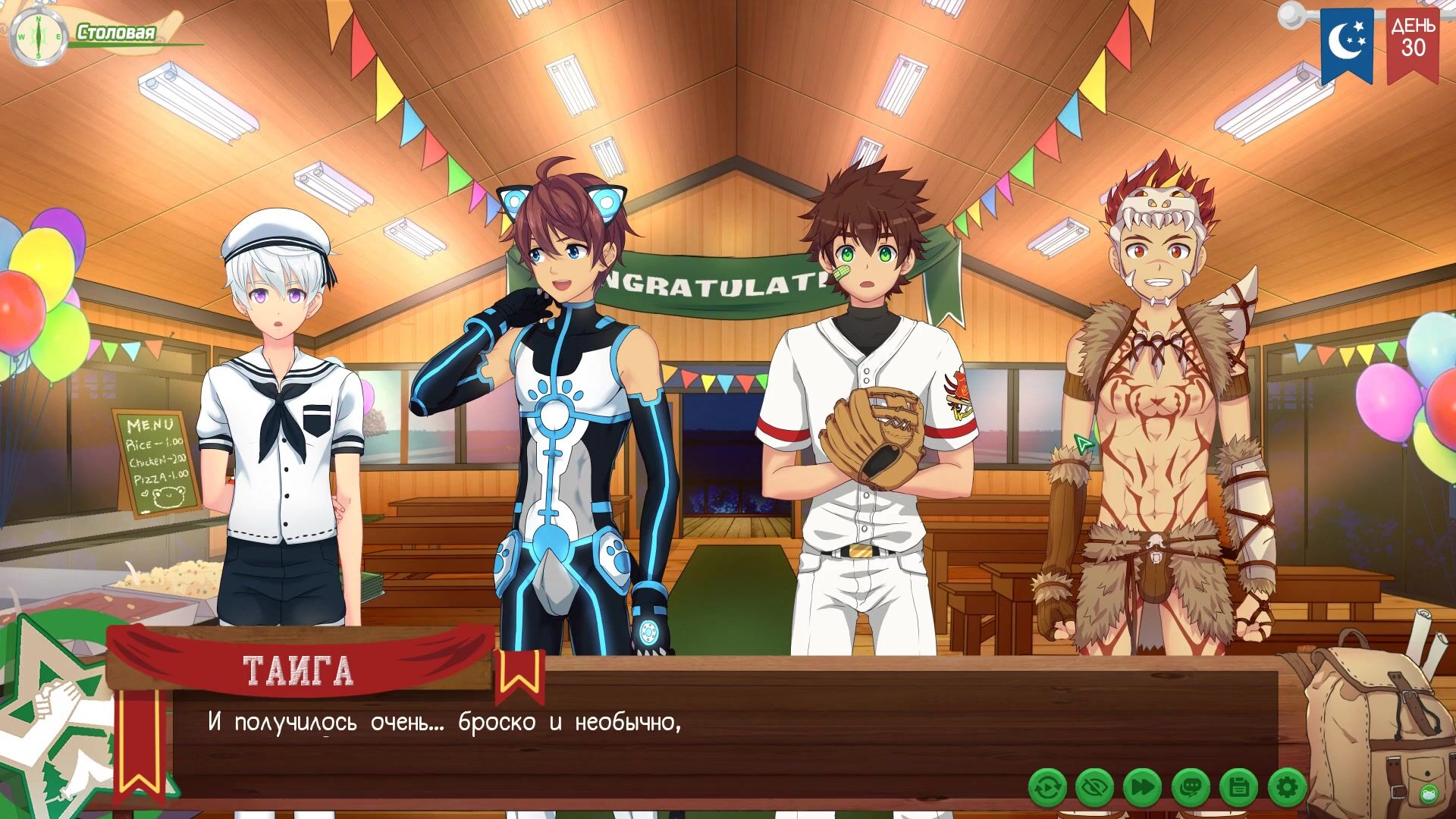This screenshot has height=819, width=1456.
Task: Open the save menu with the floppy disk
Action: point(1238,789)
